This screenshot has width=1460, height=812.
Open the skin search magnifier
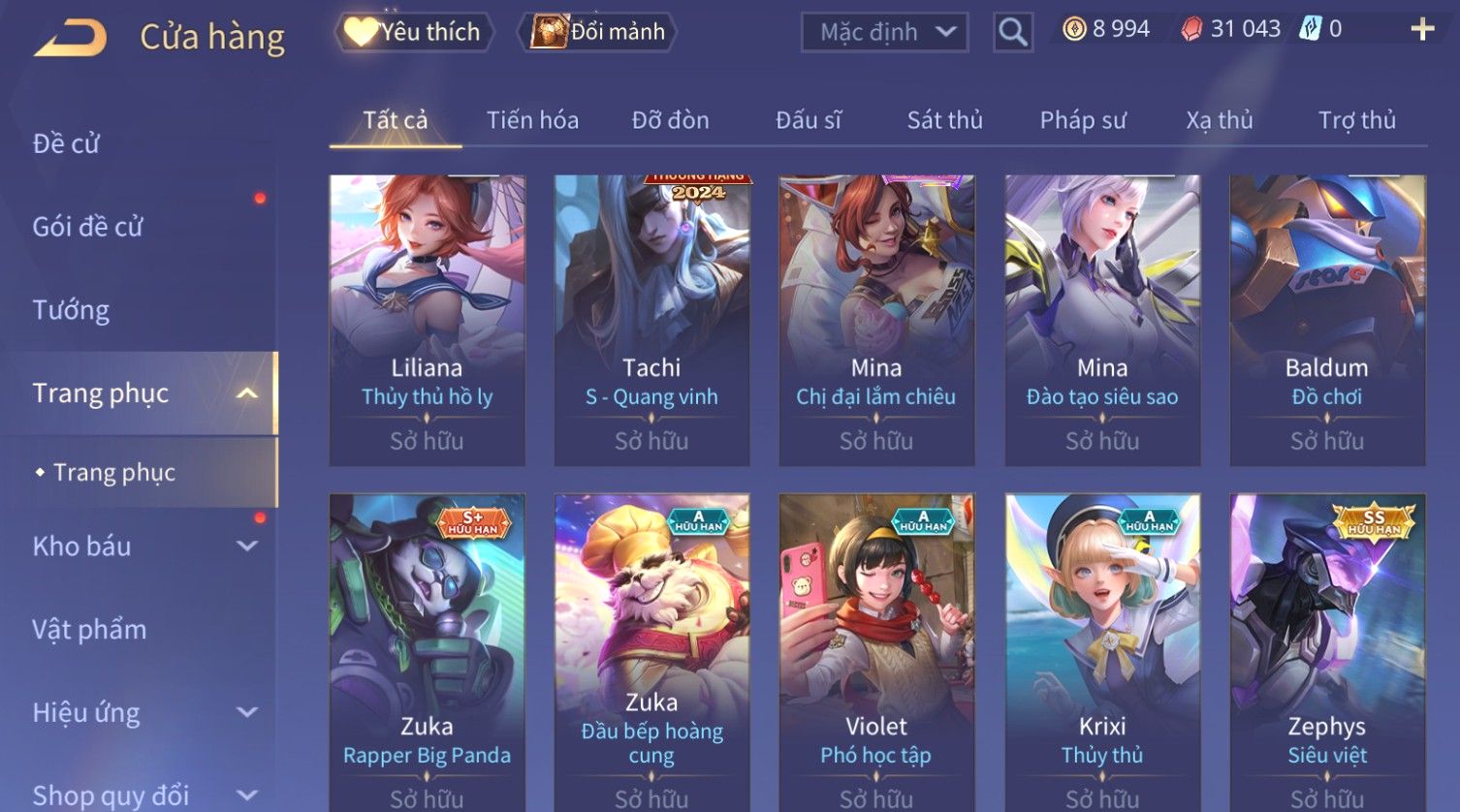1012,32
